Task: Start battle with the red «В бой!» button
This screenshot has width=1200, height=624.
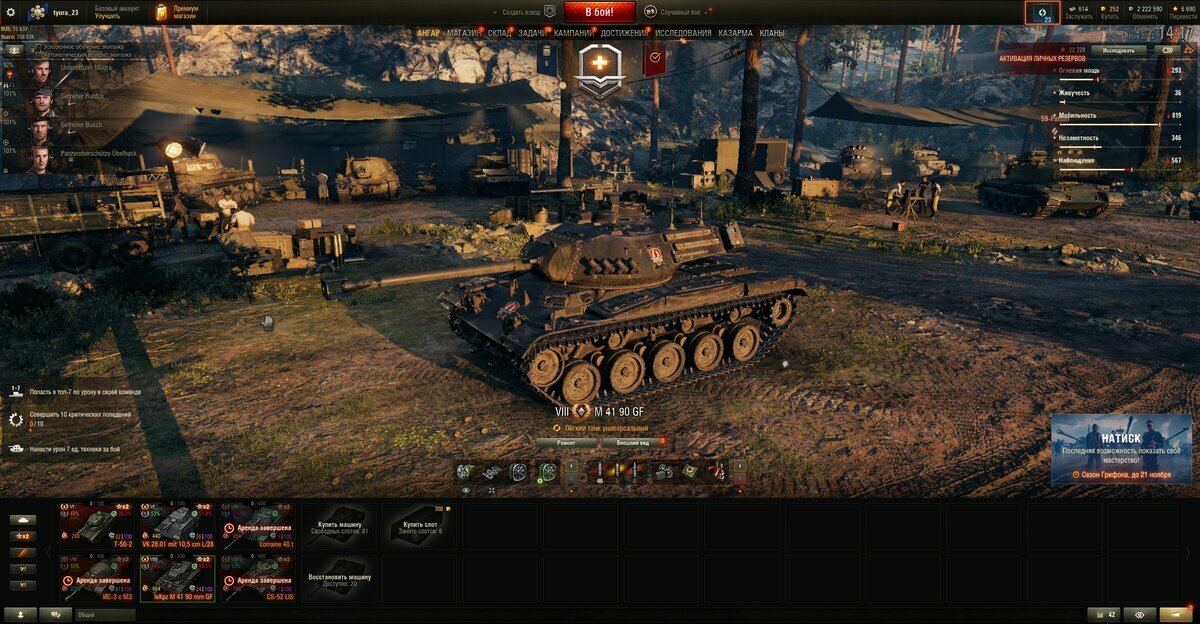Action: click(x=600, y=12)
